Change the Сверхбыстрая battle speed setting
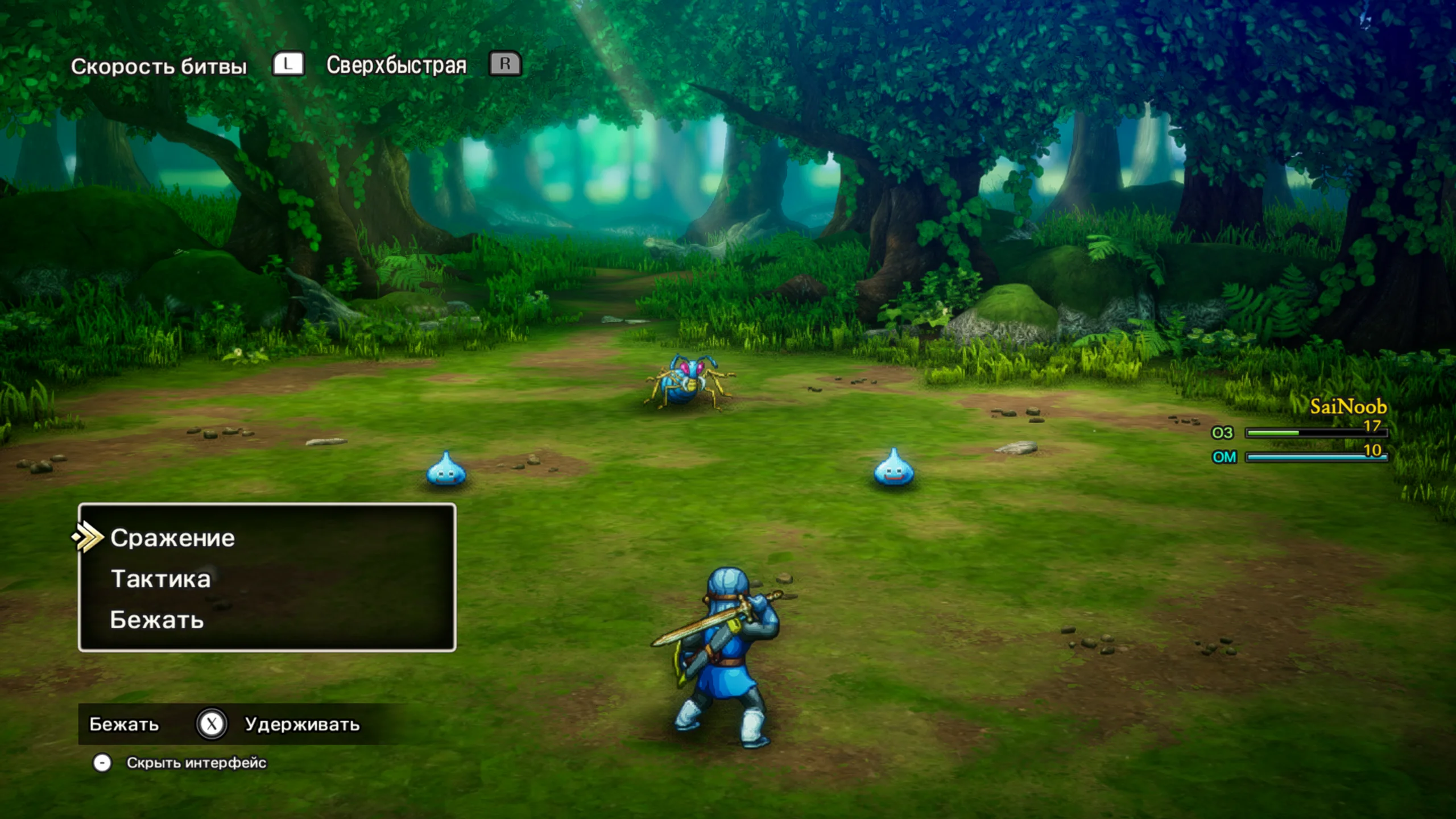This screenshot has height=819, width=1456. coord(396,65)
